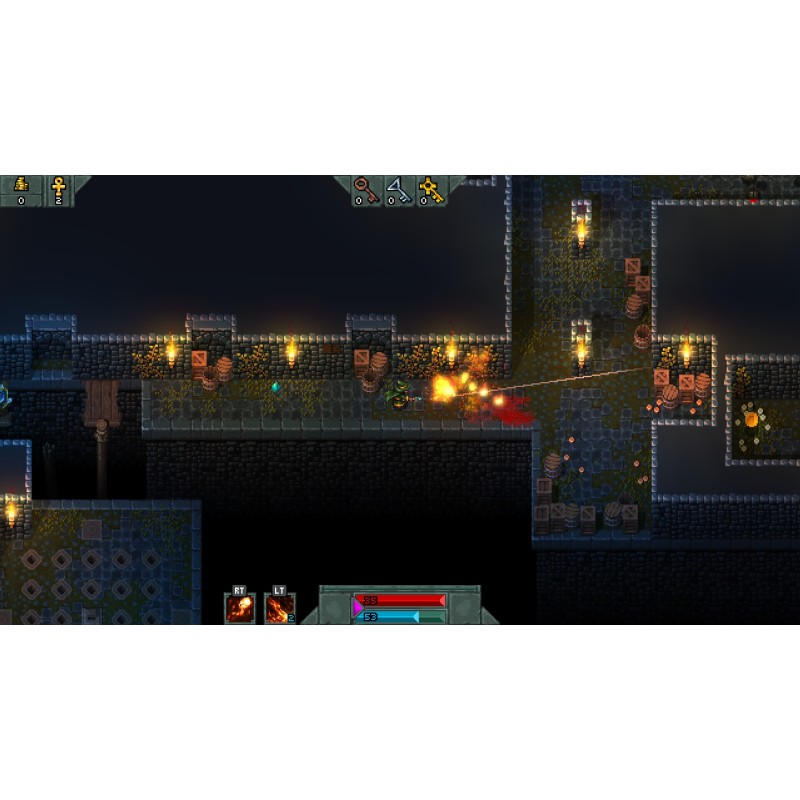Select the silver key icon

[x=398, y=187]
